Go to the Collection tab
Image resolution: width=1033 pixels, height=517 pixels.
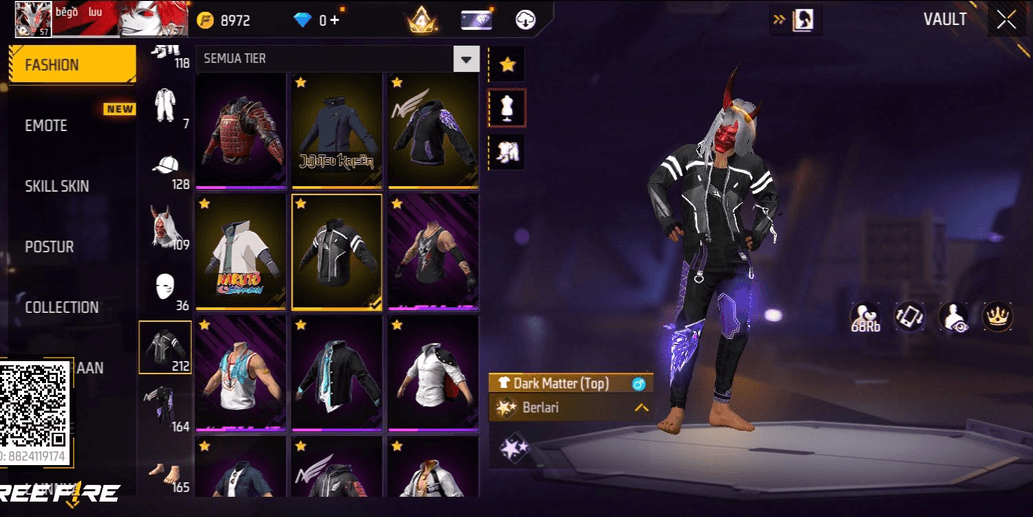click(x=62, y=307)
